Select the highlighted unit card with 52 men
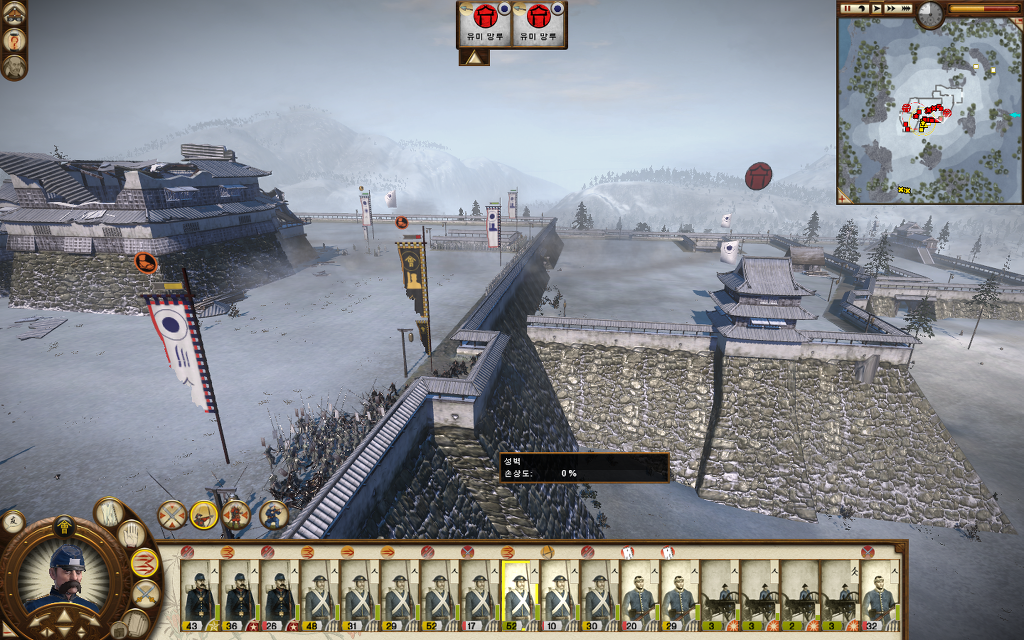This screenshot has width=1024, height=640. click(x=520, y=590)
